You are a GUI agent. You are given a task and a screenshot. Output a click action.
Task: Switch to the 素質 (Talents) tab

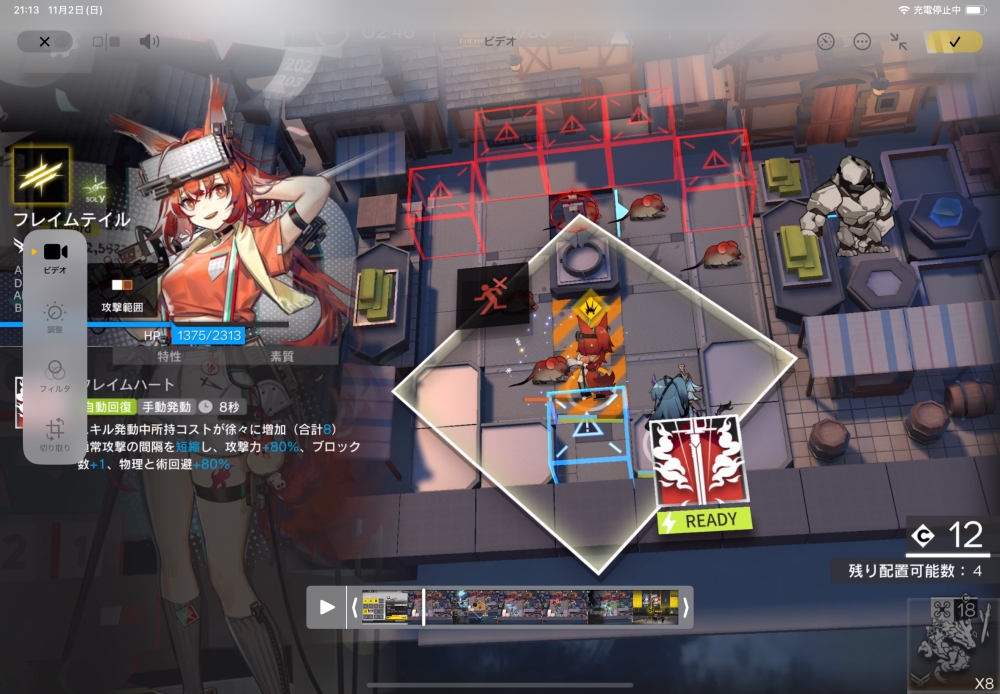click(x=282, y=357)
